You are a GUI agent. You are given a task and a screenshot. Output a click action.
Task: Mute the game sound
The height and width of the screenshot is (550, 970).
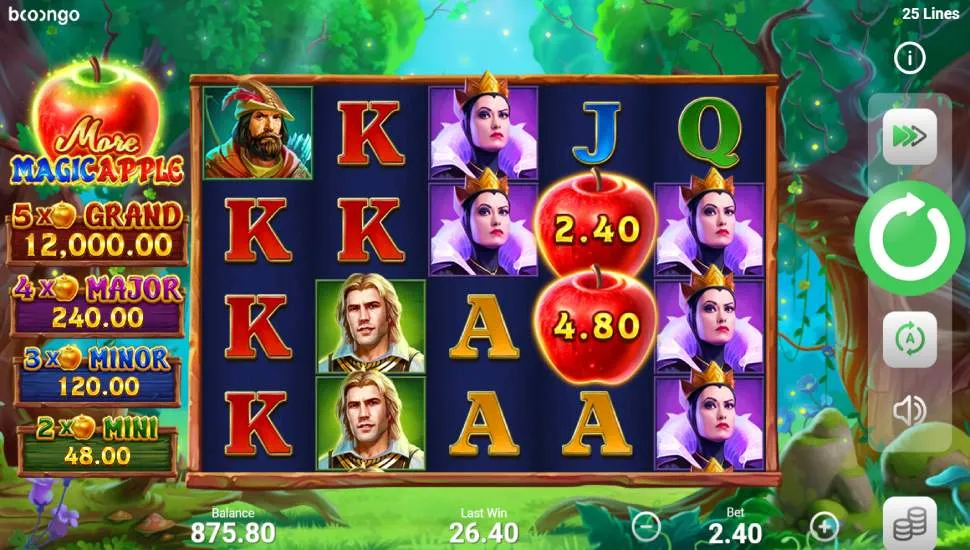coord(909,410)
